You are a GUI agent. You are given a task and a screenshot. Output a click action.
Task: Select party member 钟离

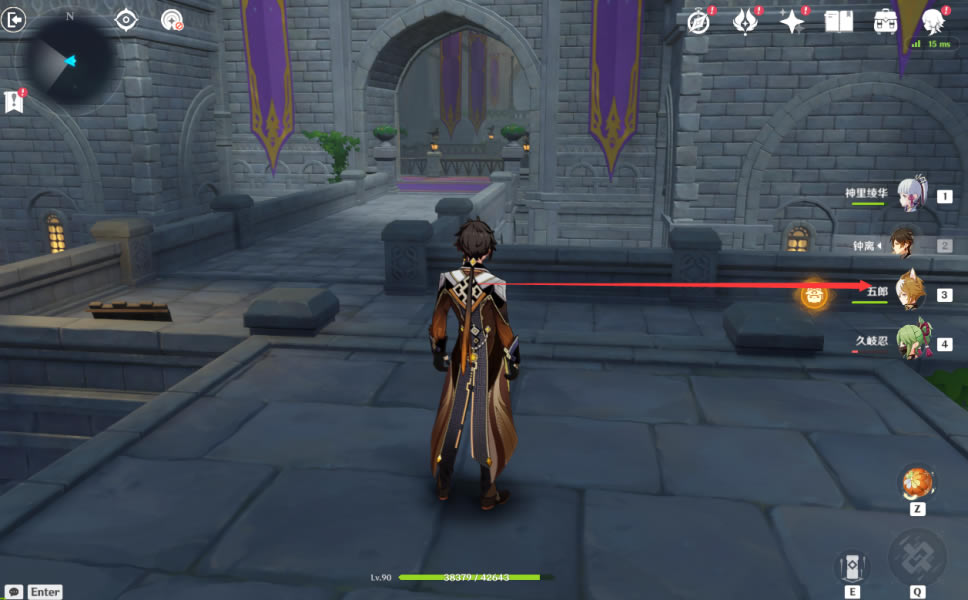tap(910, 244)
